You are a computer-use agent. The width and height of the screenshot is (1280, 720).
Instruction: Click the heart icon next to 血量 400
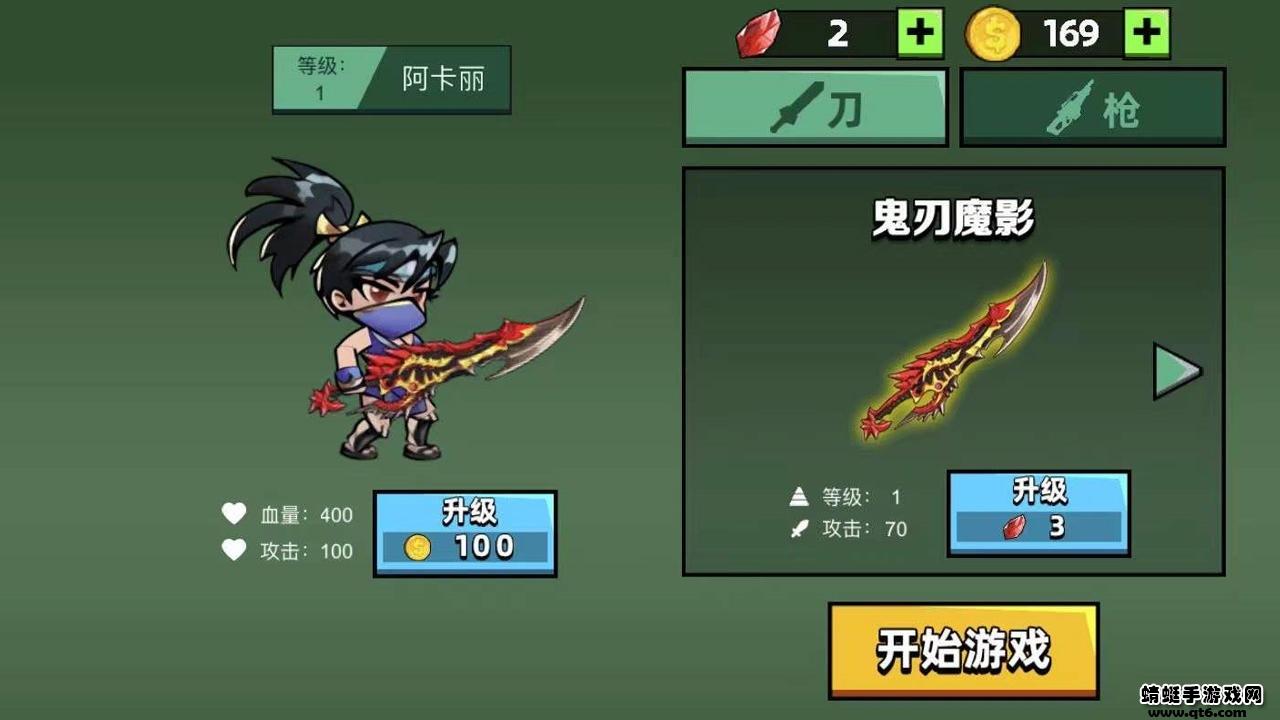tap(233, 514)
